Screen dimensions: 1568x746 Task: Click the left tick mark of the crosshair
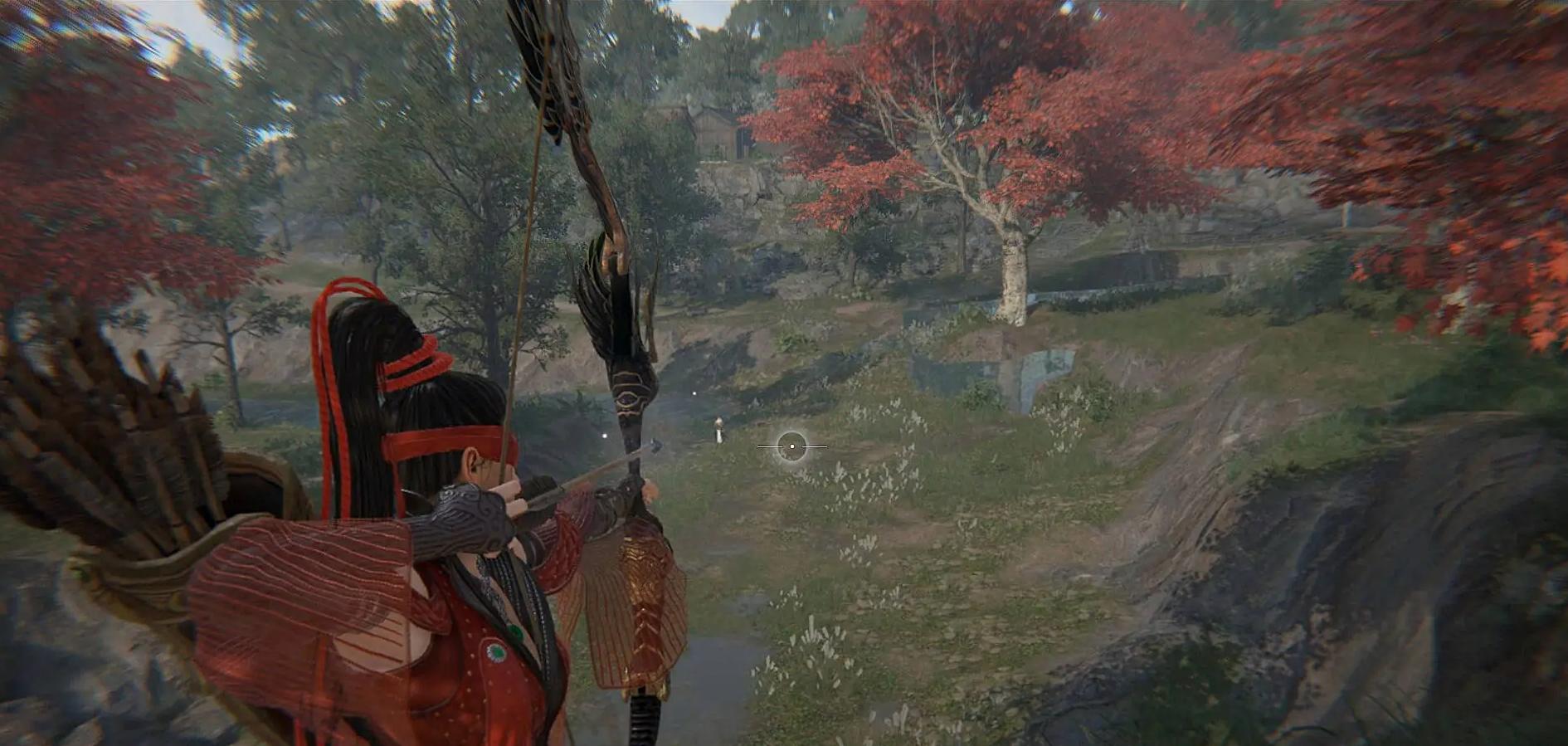click(770, 446)
